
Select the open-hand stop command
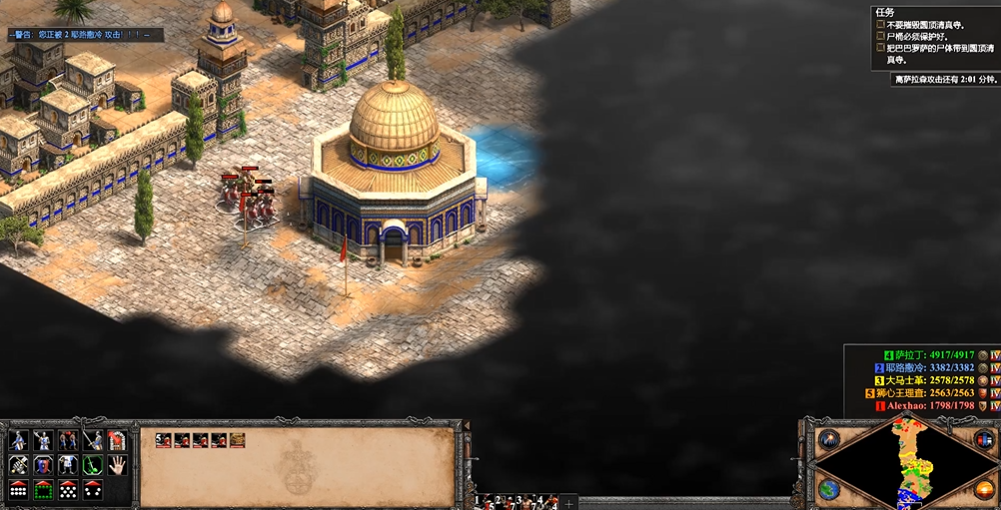(117, 464)
